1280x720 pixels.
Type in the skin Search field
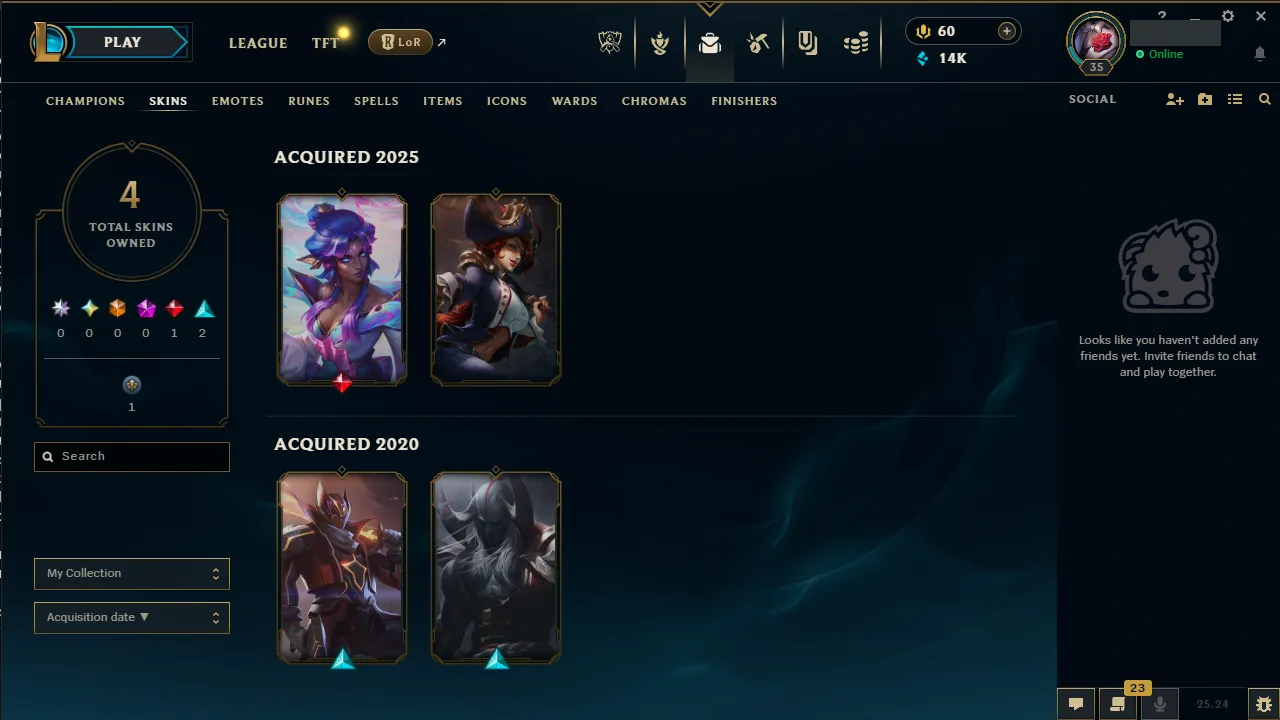coord(131,456)
